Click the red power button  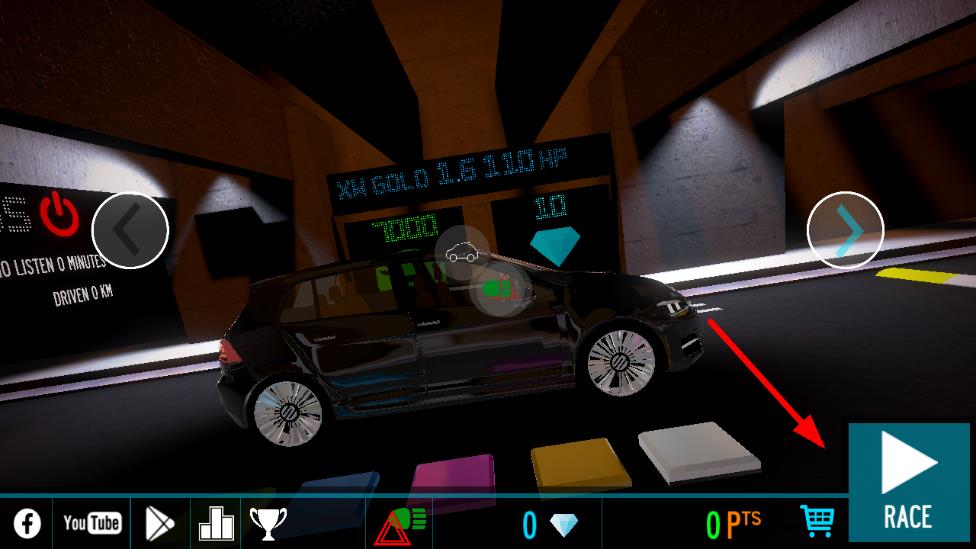60,213
